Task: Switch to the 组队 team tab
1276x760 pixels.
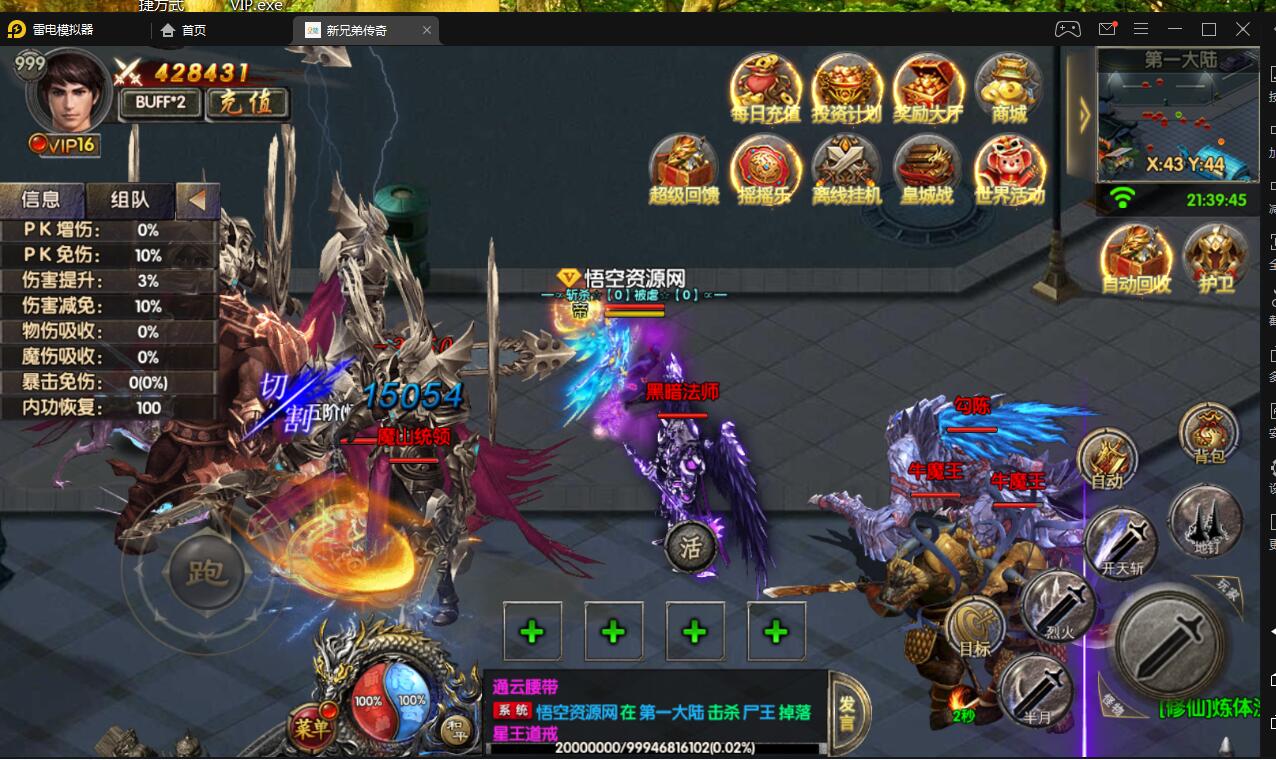Action: pyautogui.click(x=129, y=200)
